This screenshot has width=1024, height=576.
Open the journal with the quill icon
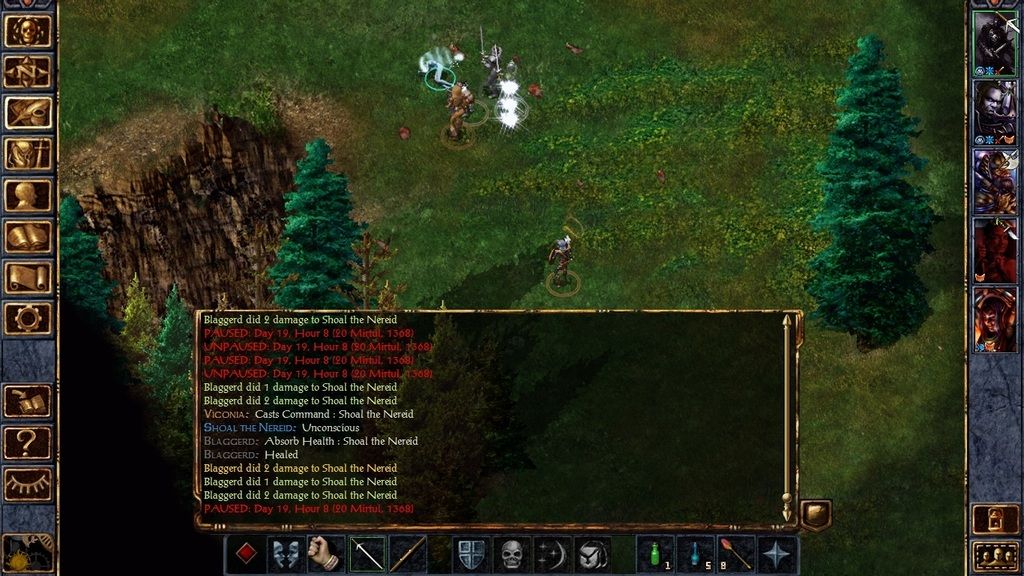tap(27, 112)
